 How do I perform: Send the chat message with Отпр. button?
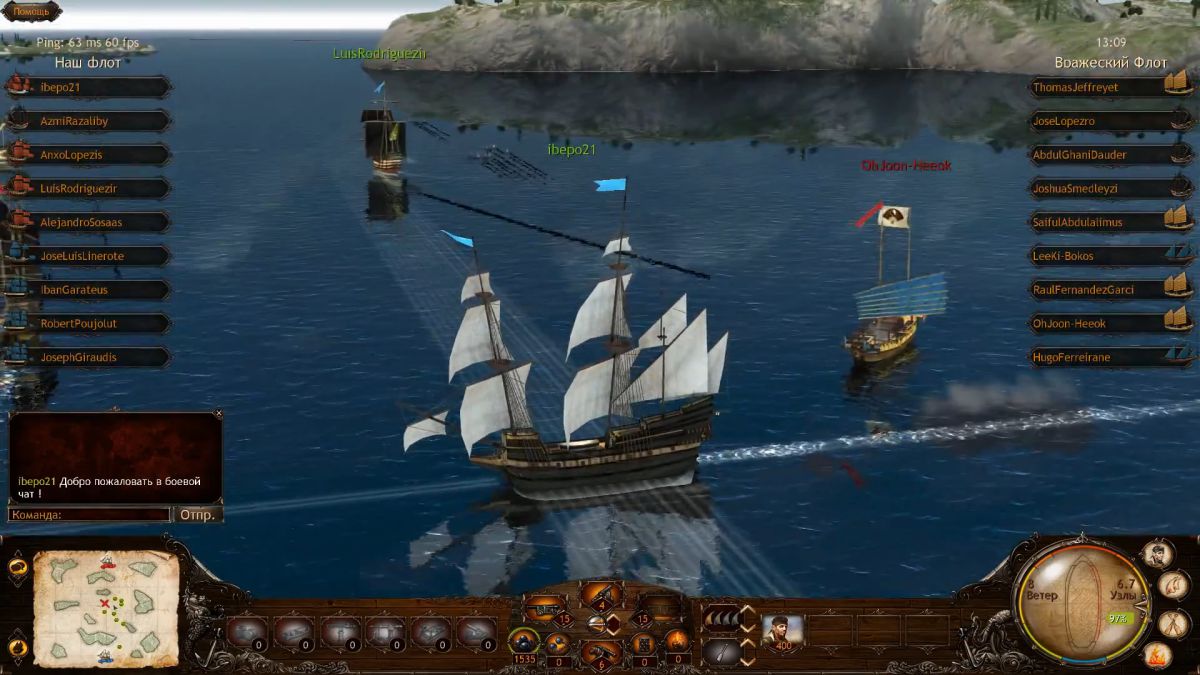(198, 514)
